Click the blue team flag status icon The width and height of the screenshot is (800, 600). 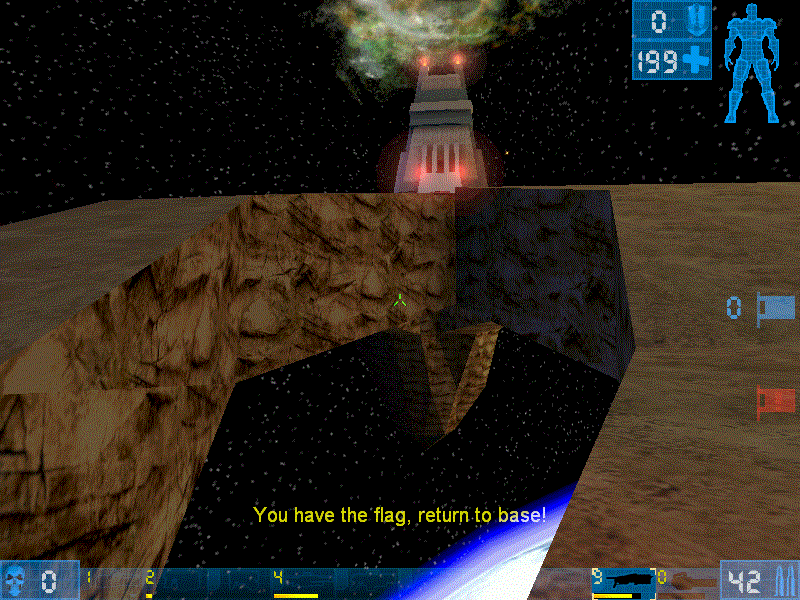pyautogui.click(x=776, y=307)
